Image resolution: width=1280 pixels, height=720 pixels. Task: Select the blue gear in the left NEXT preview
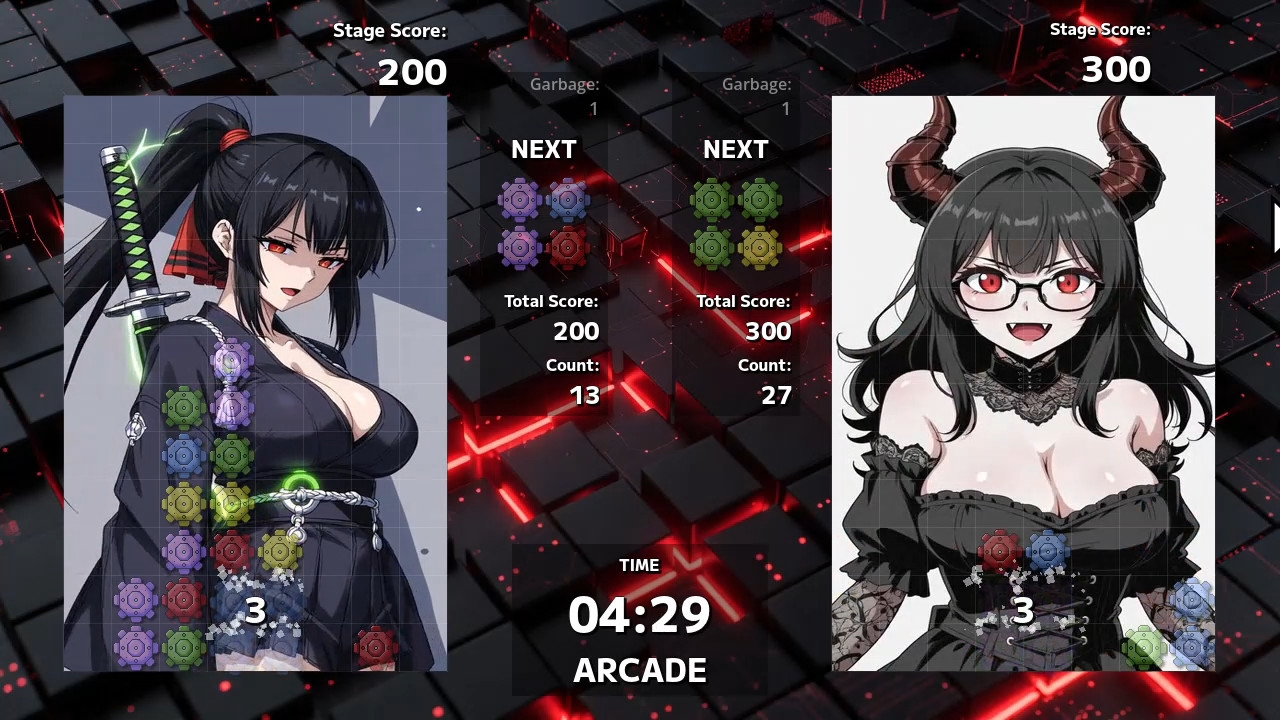[570, 198]
